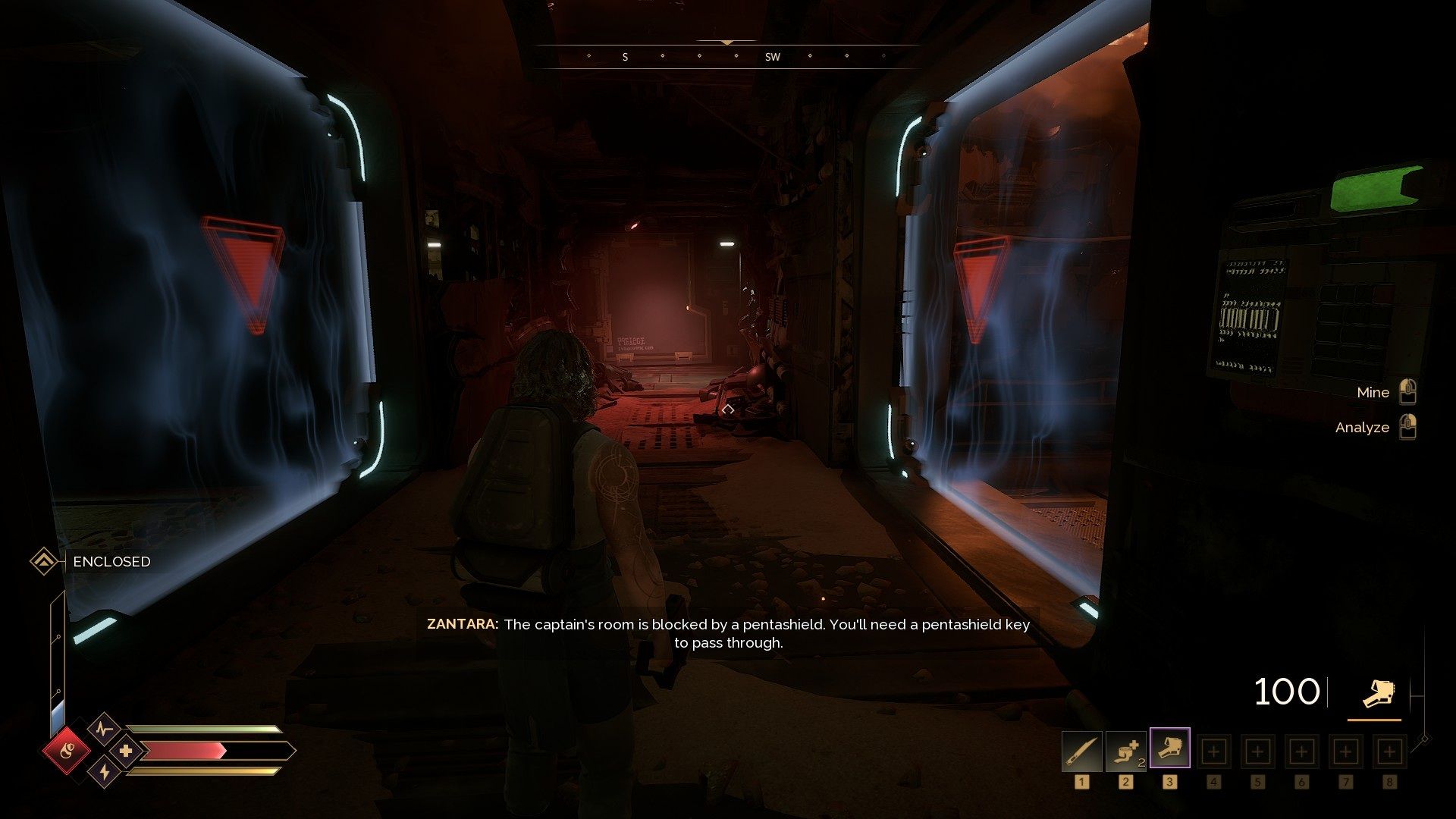Click the Enclosed shelter status icon
The image size is (1456, 819).
(x=44, y=562)
